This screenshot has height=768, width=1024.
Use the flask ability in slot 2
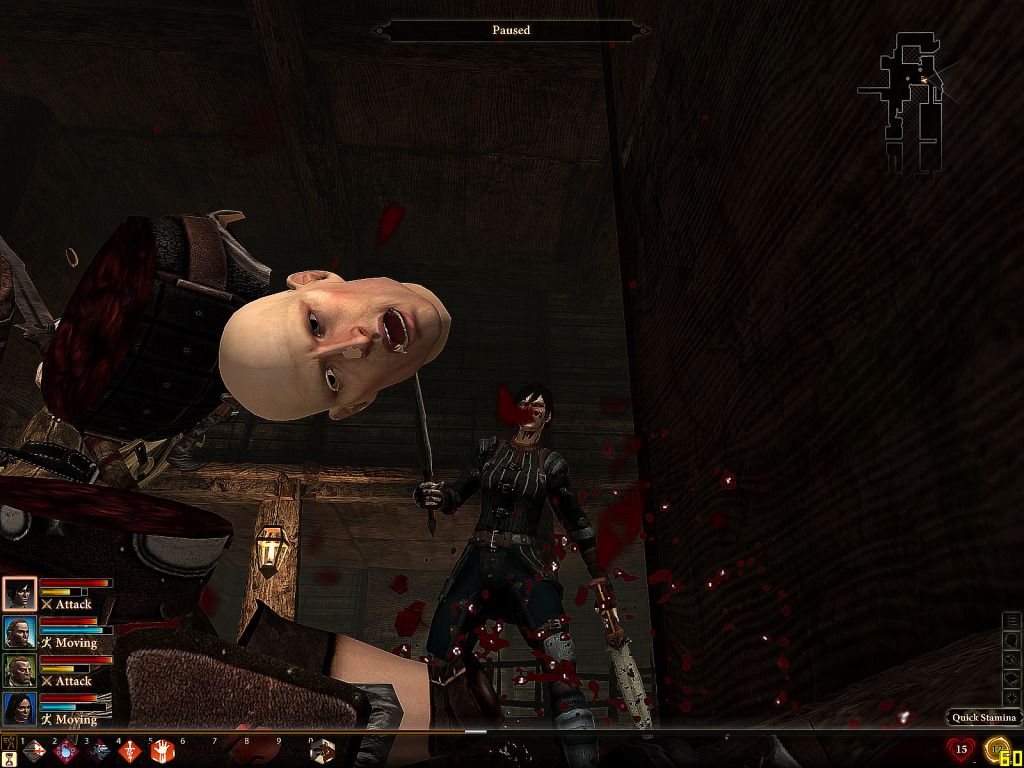point(66,751)
